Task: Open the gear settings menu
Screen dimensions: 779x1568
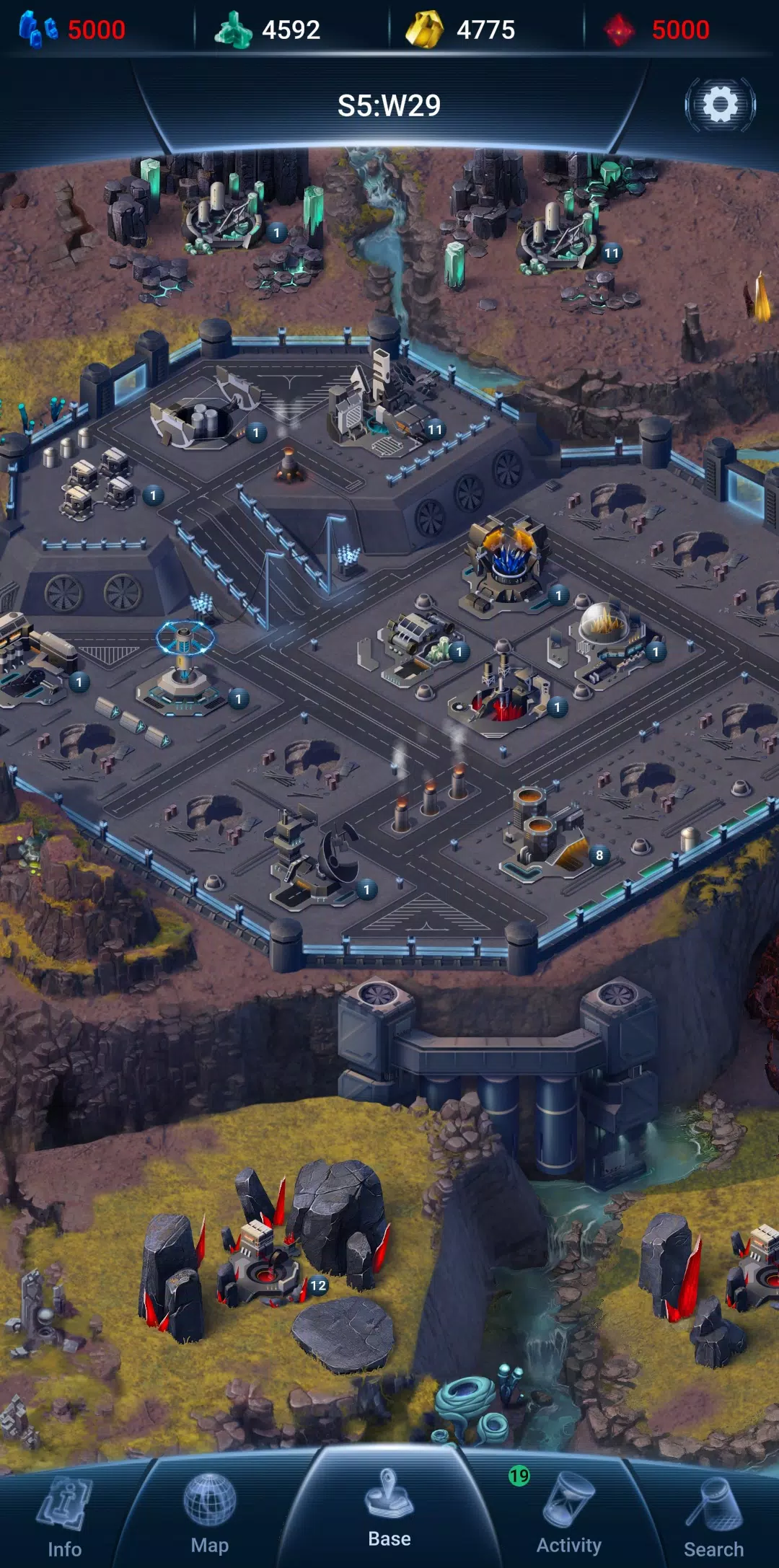Action: tap(720, 105)
